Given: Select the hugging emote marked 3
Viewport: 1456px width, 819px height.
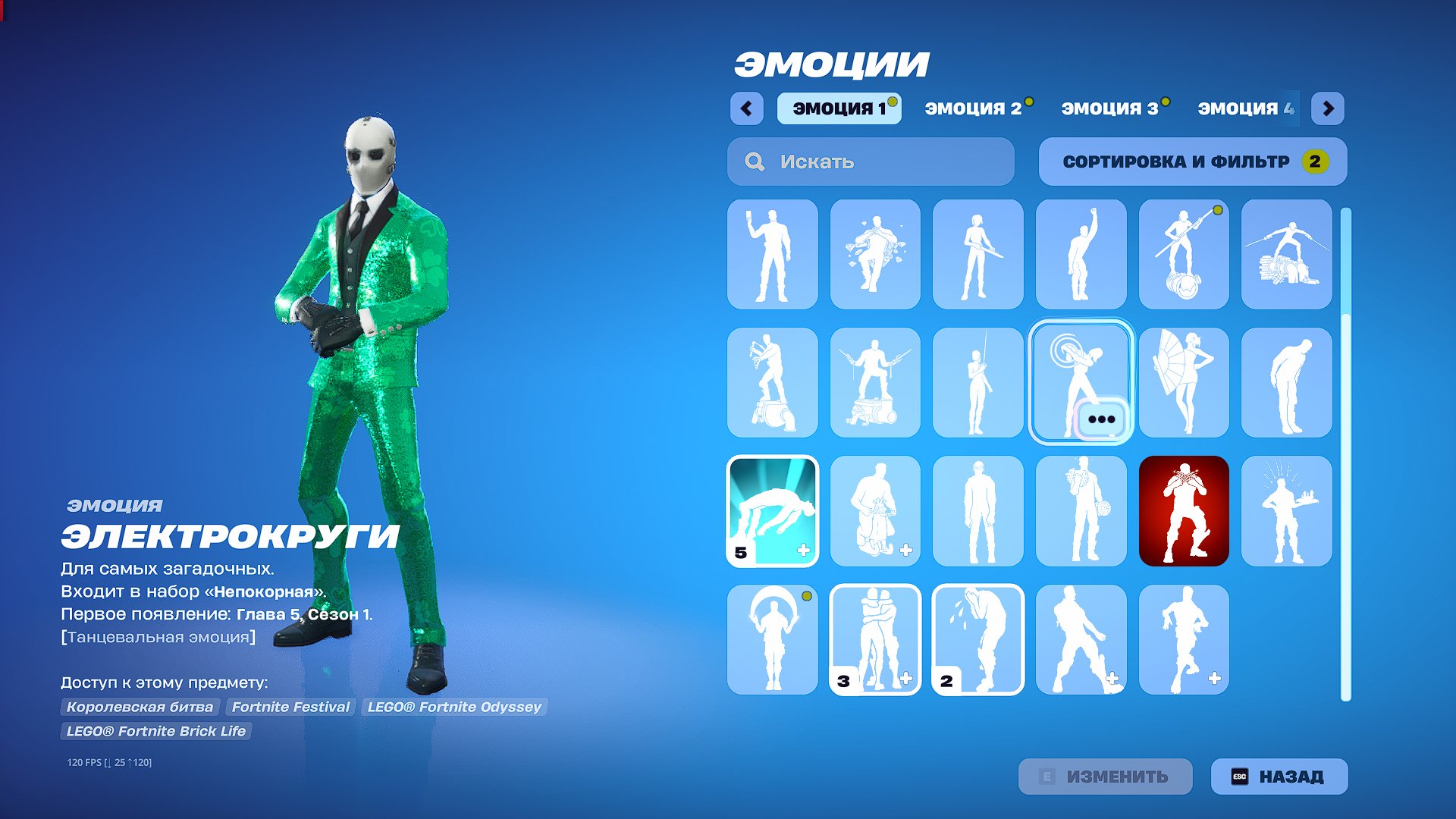Looking at the screenshot, I should tap(874, 639).
